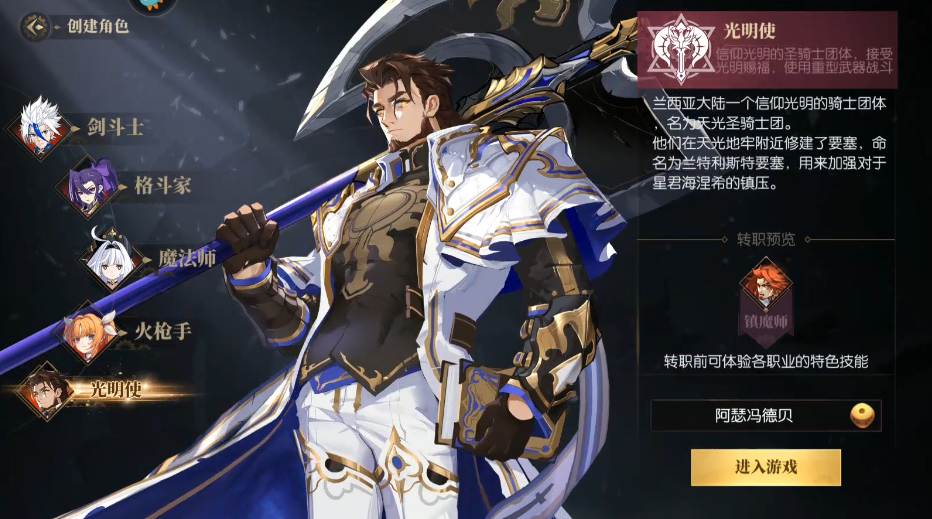Go back from the 创建角色 screen

click(36, 26)
